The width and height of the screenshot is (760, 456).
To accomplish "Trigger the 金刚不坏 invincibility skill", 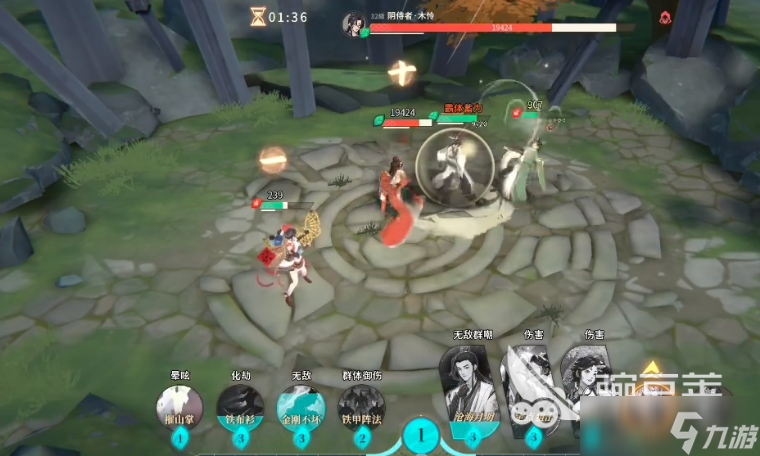I will [x=300, y=409].
